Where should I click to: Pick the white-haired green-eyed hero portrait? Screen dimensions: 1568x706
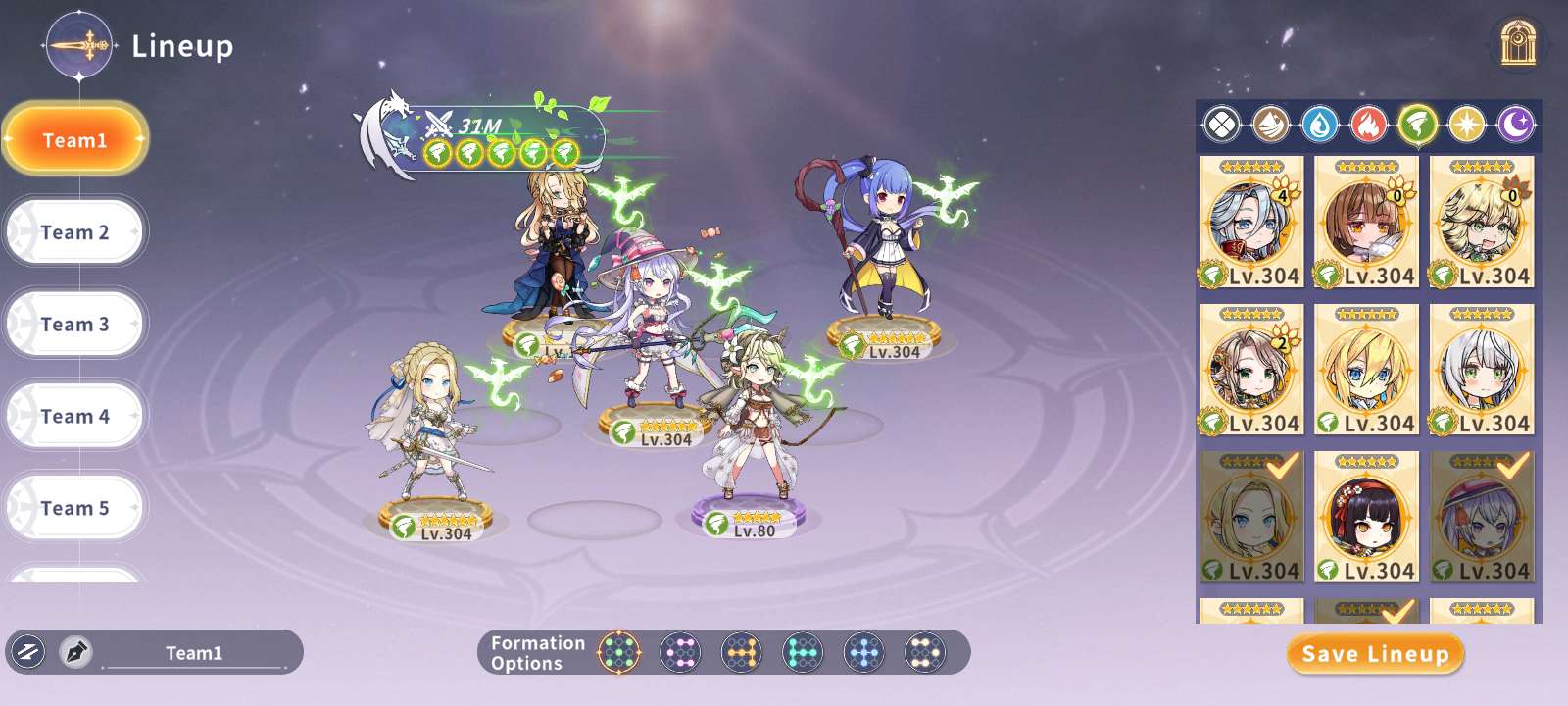point(1482,370)
